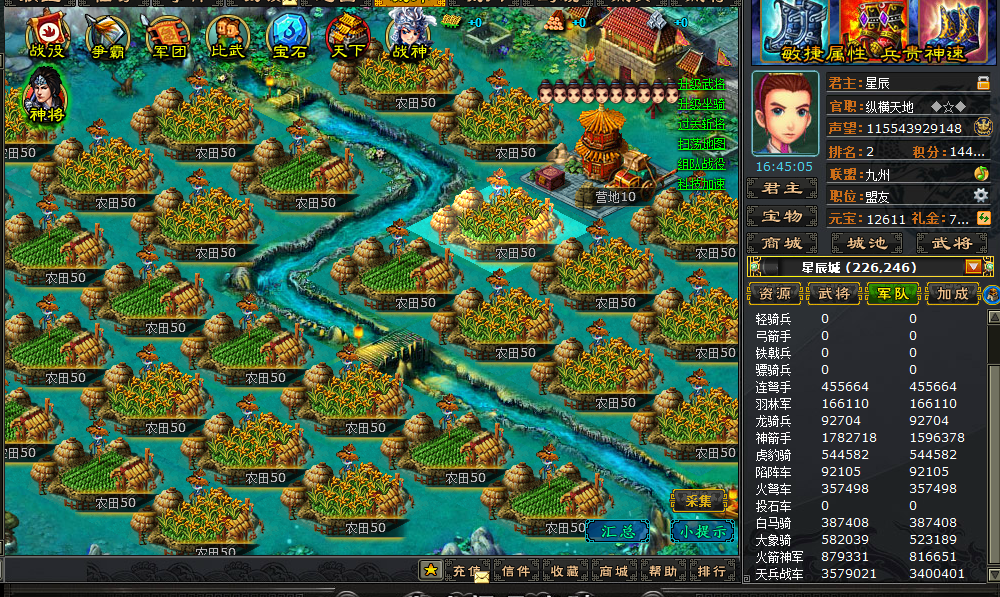Expand the 星辰城 city dropdown arrow
Image resolution: width=1000 pixels, height=597 pixels.
coord(973,267)
